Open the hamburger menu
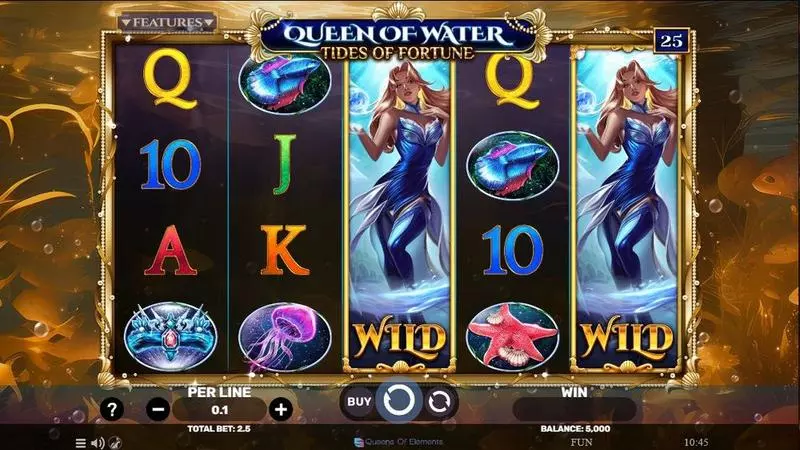Viewport: 800px width, 450px height. [x=81, y=441]
